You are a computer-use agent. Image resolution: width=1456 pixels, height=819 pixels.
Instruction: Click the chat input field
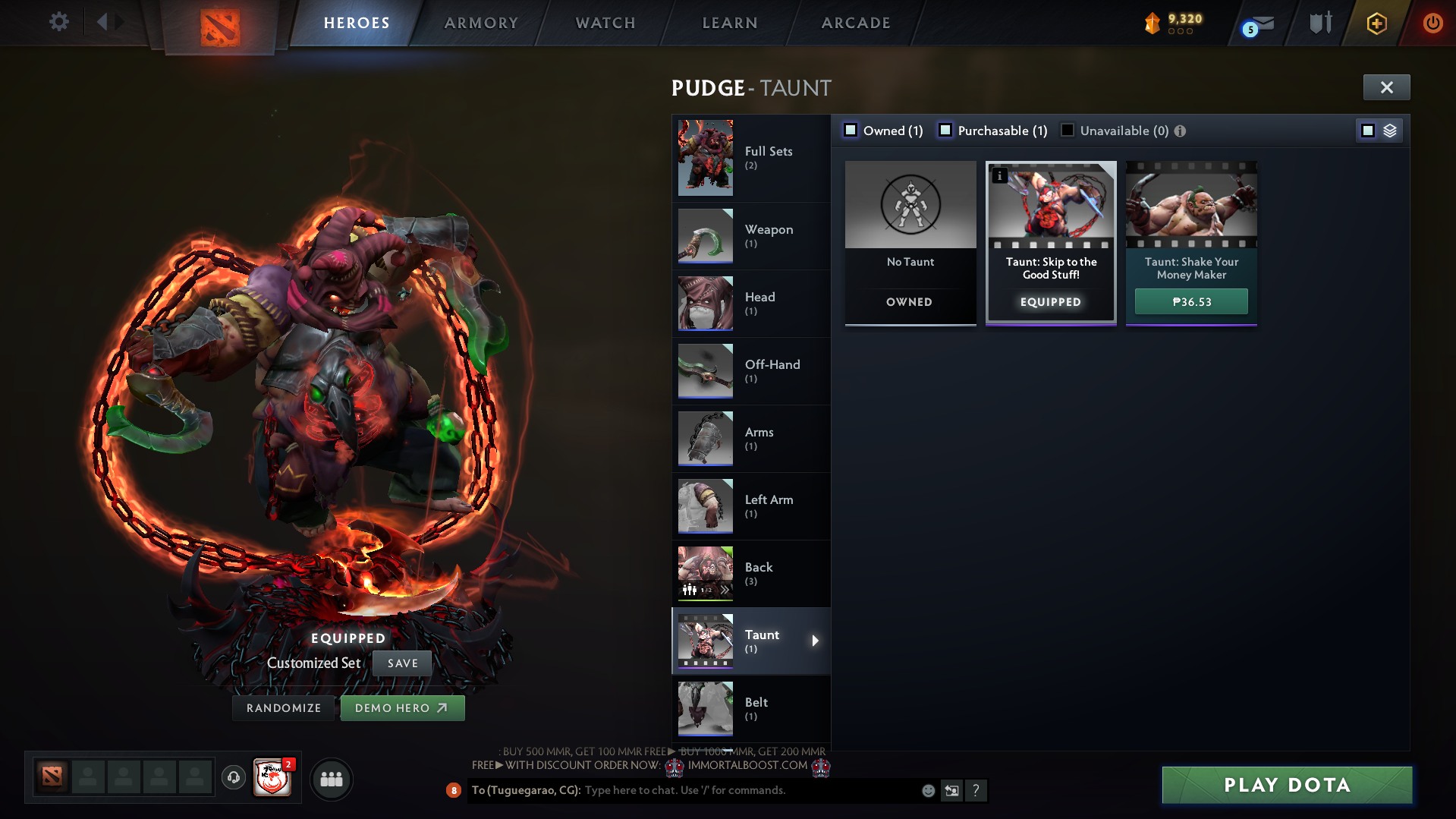[x=721, y=790]
